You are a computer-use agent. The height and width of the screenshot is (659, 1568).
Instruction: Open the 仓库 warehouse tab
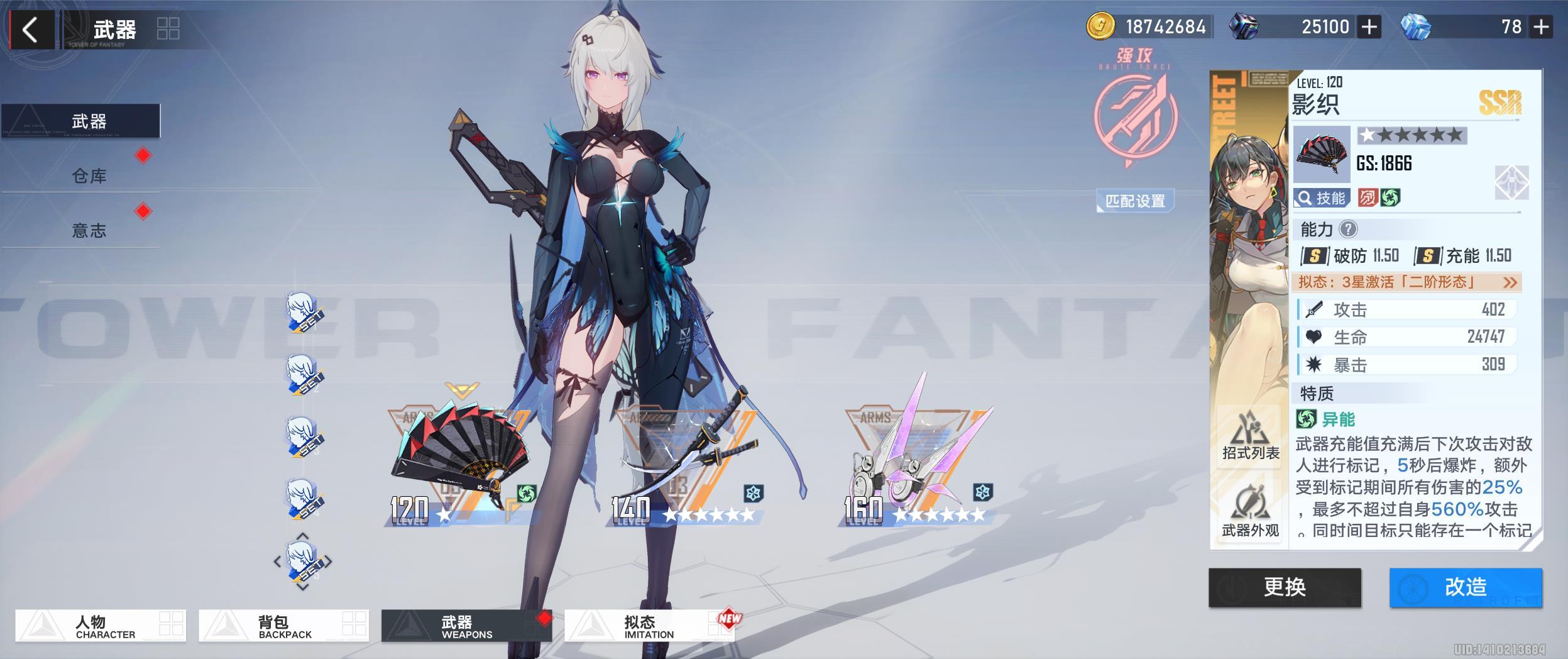[89, 176]
